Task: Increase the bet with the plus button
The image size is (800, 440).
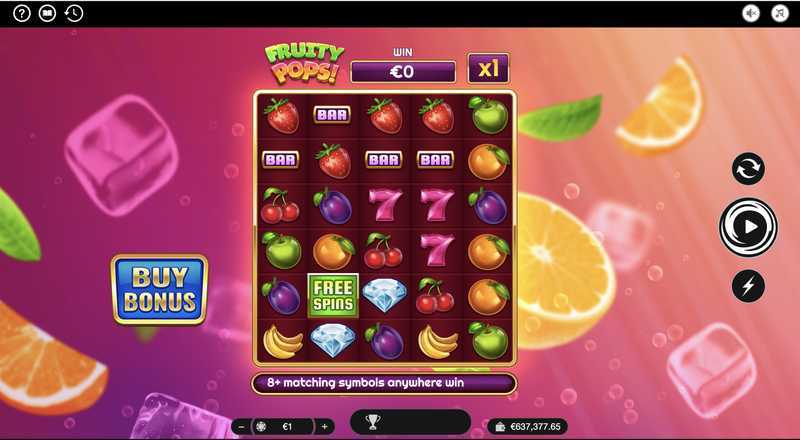Action: [x=324, y=426]
